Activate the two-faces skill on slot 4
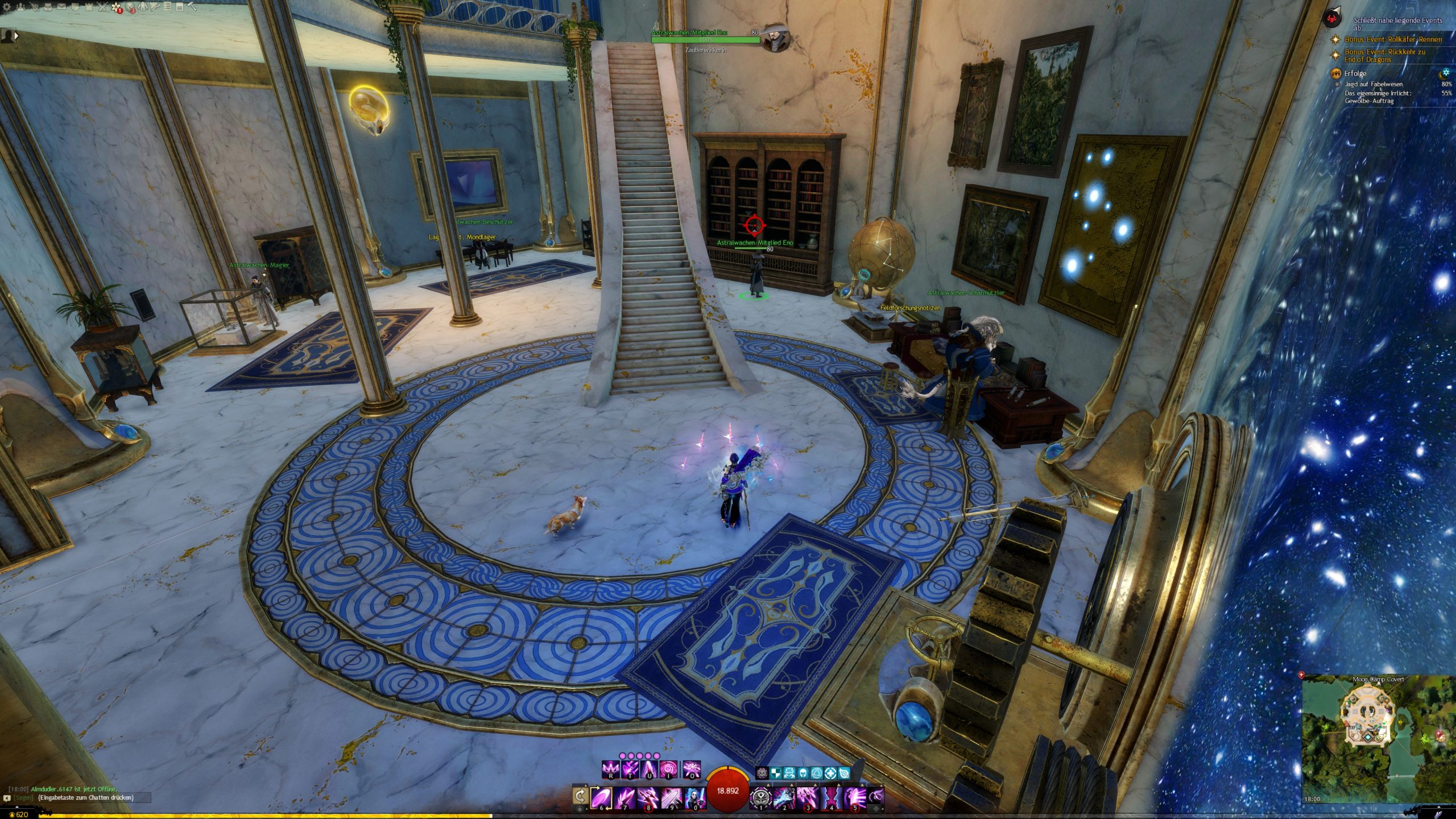 click(832, 797)
